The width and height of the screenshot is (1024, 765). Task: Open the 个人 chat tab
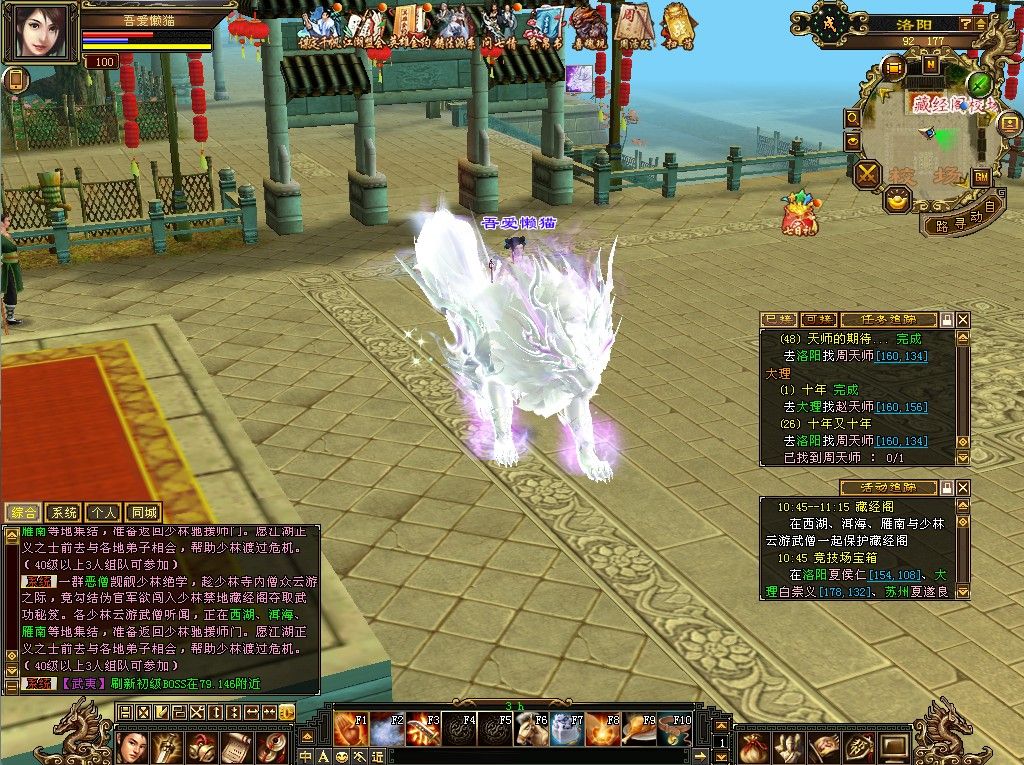(x=103, y=512)
